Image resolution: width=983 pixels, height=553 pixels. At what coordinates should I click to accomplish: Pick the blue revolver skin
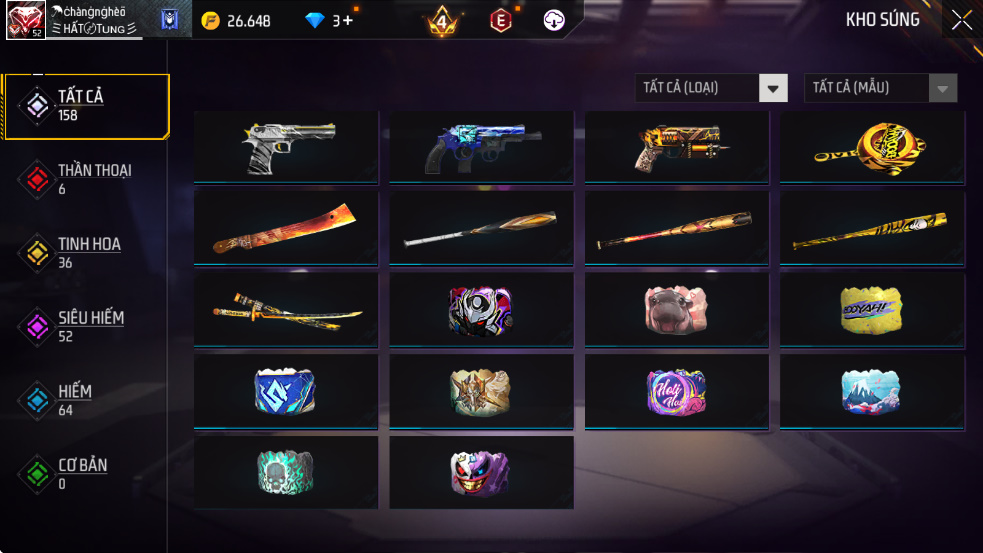[481, 146]
